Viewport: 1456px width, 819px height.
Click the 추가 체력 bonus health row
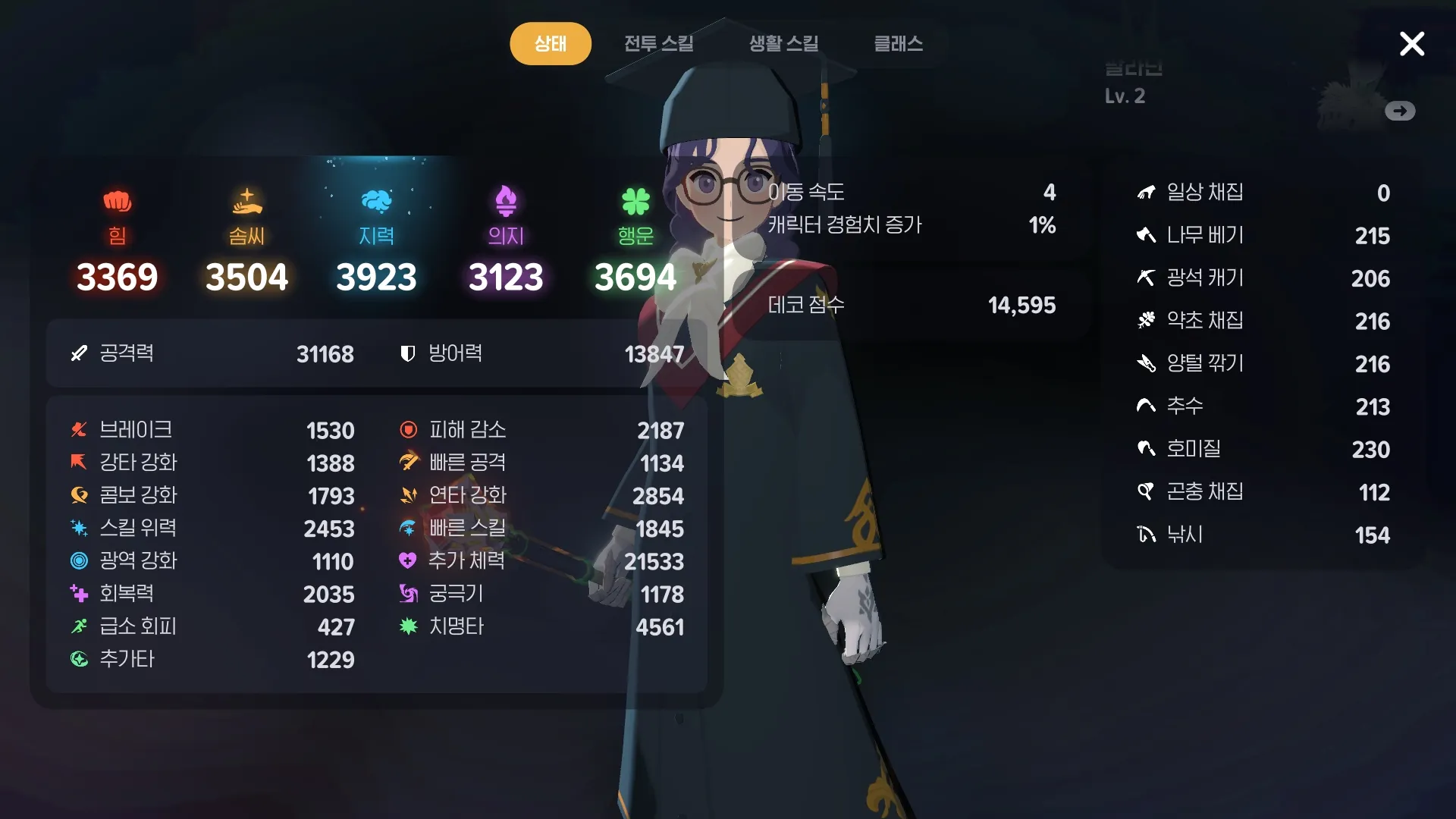click(541, 561)
